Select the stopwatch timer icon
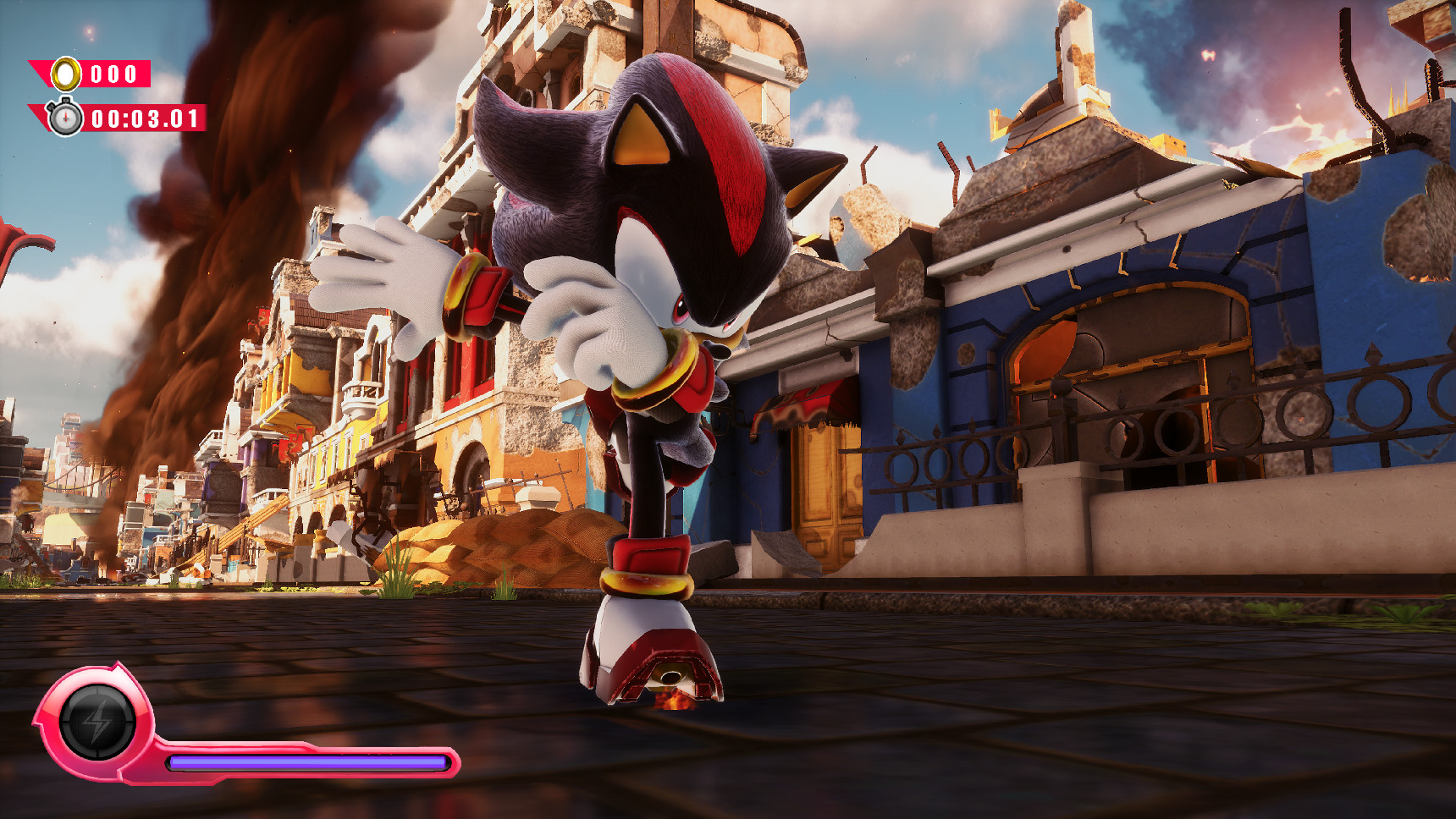Viewport: 1456px width, 819px height. 65,118
